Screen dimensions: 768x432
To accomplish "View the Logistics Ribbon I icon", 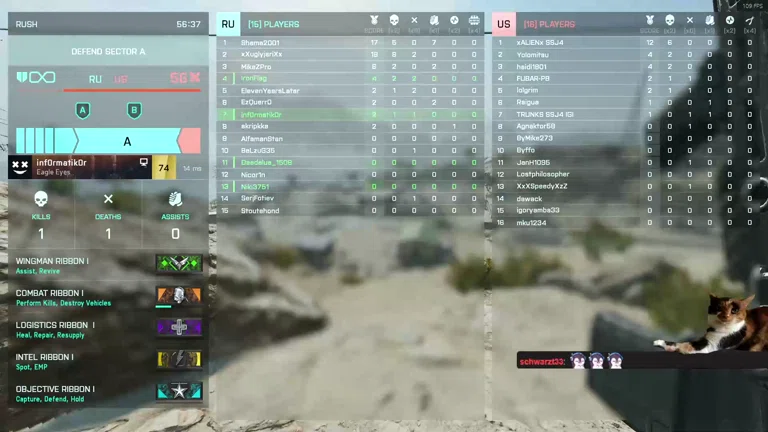I will 179,327.
